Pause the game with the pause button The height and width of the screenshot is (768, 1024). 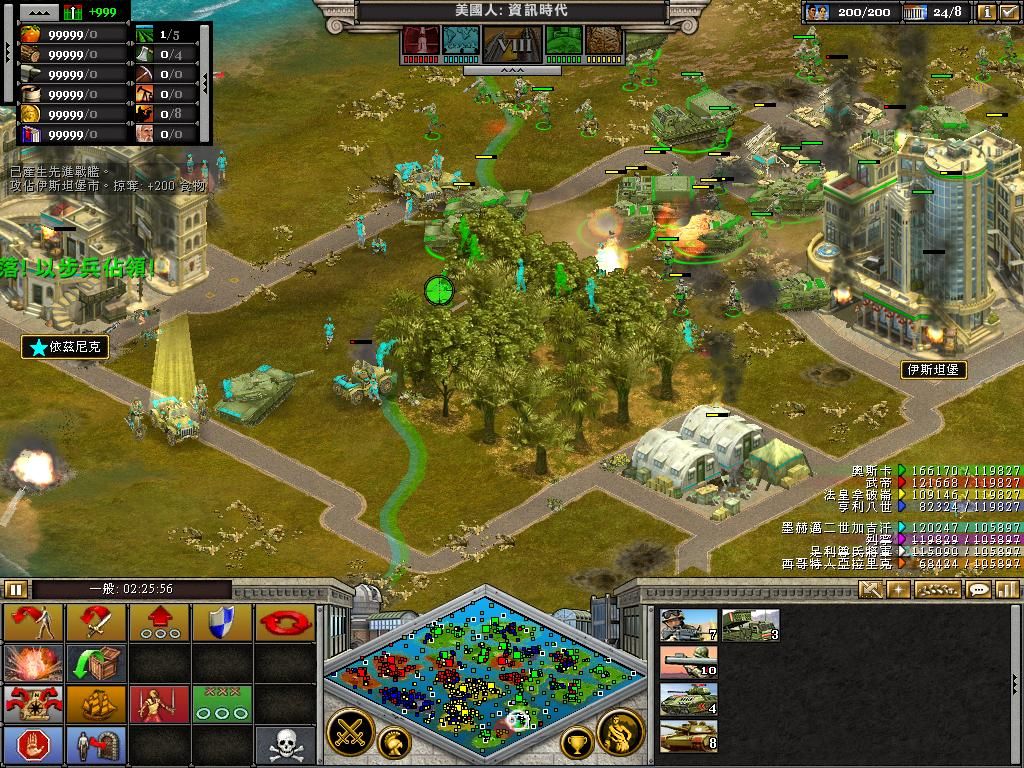[x=16, y=589]
